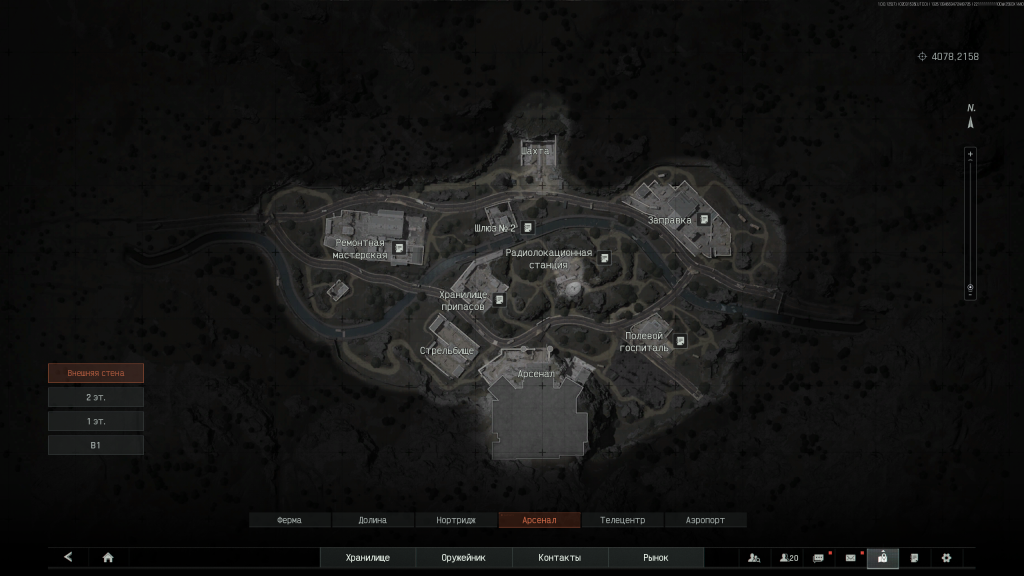This screenshot has height=576, width=1024.
Task: Show the Телецентр map
Action: click(x=622, y=520)
